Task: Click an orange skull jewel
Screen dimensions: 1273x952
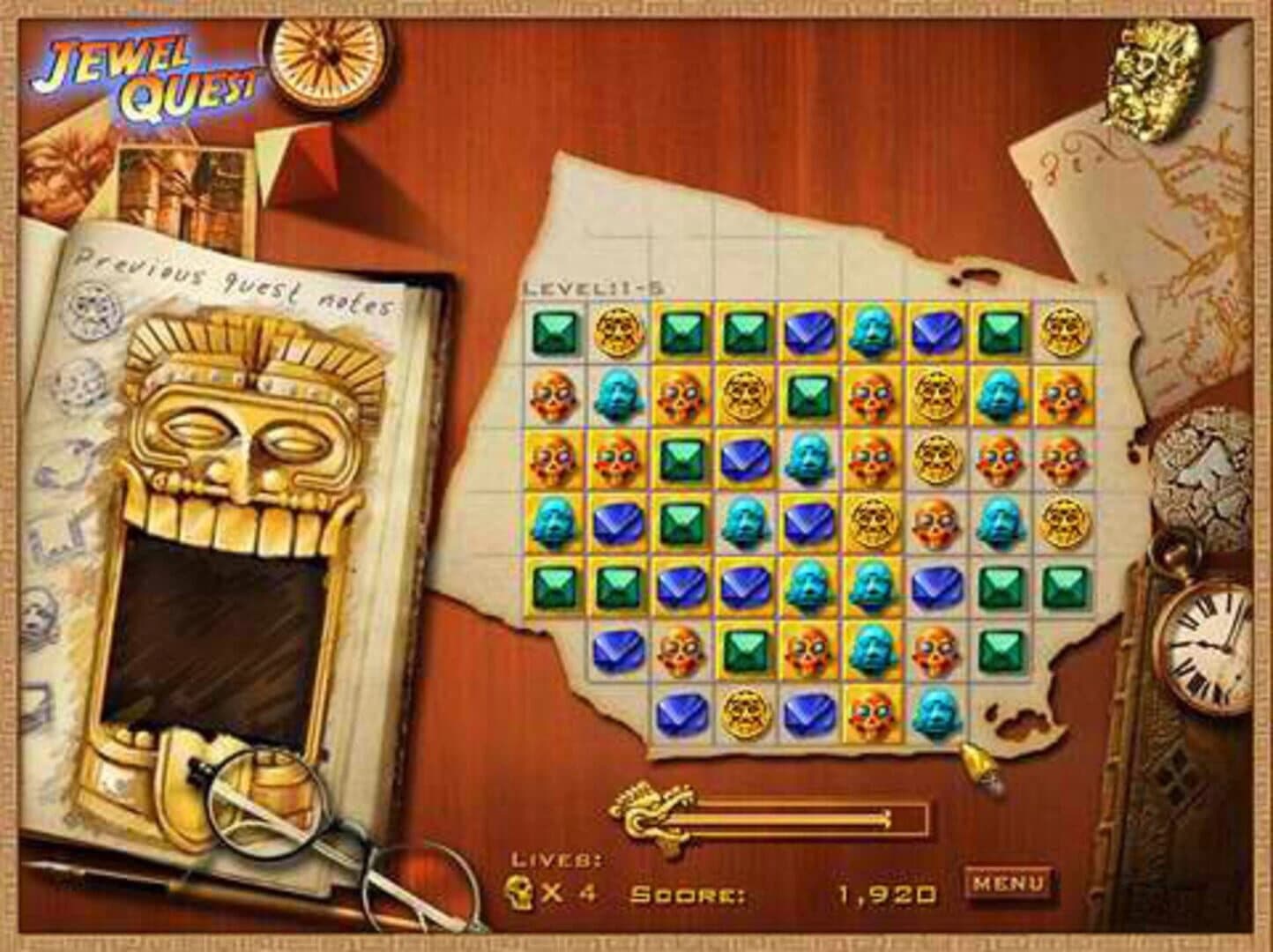Action: pos(551,398)
